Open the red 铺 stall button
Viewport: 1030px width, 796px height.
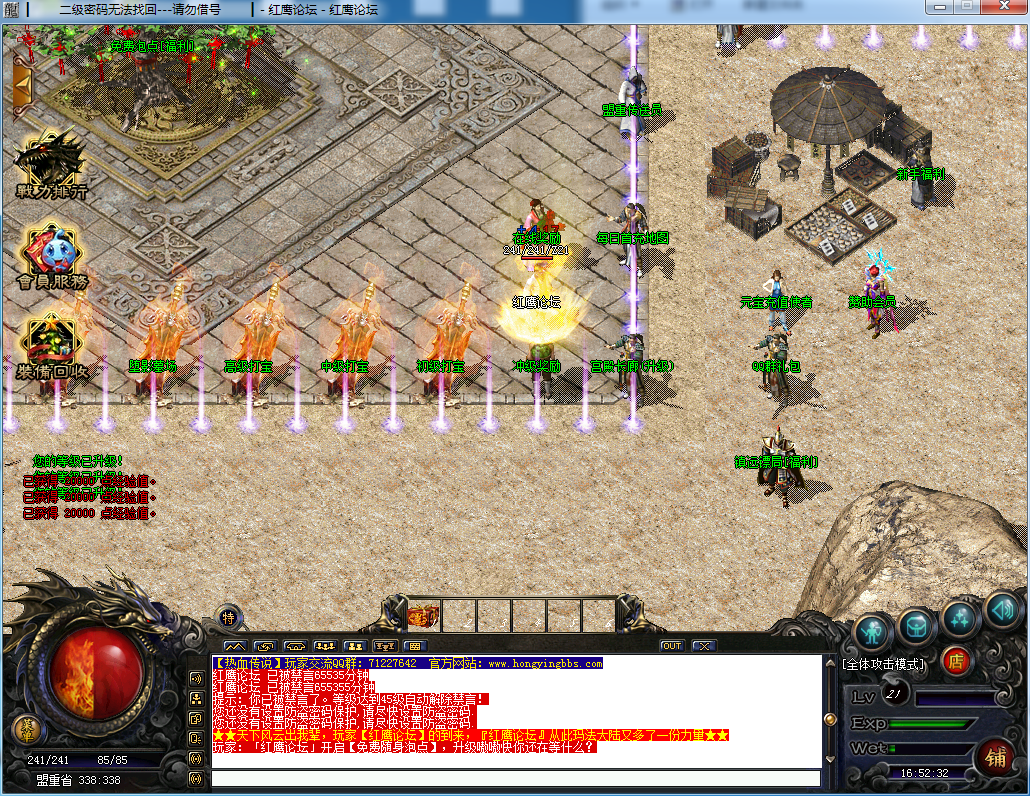pos(995,756)
